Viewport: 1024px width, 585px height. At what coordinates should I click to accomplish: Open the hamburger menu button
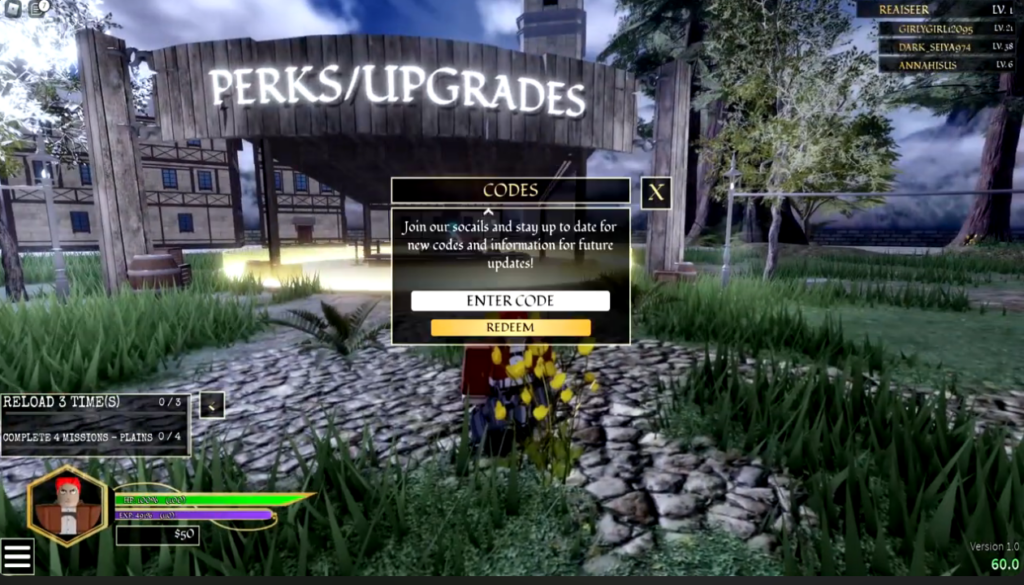tap(17, 557)
